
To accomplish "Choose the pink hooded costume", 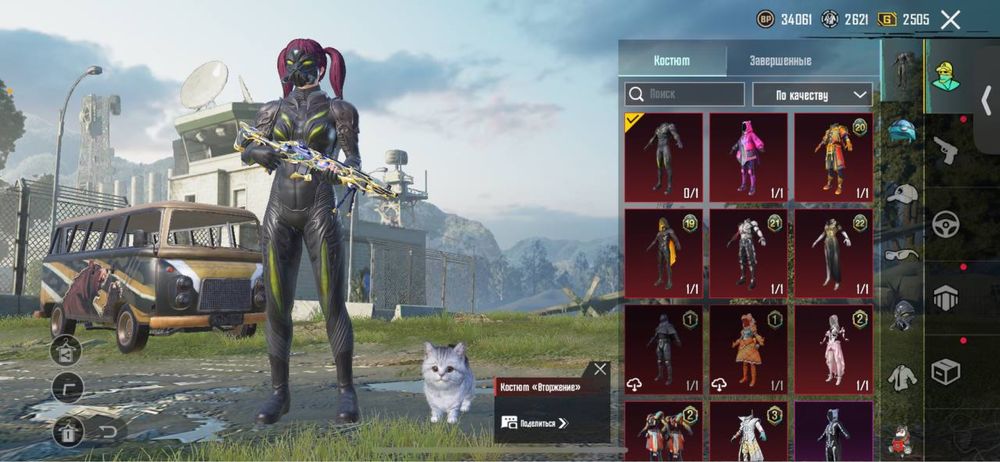I will coord(748,157).
